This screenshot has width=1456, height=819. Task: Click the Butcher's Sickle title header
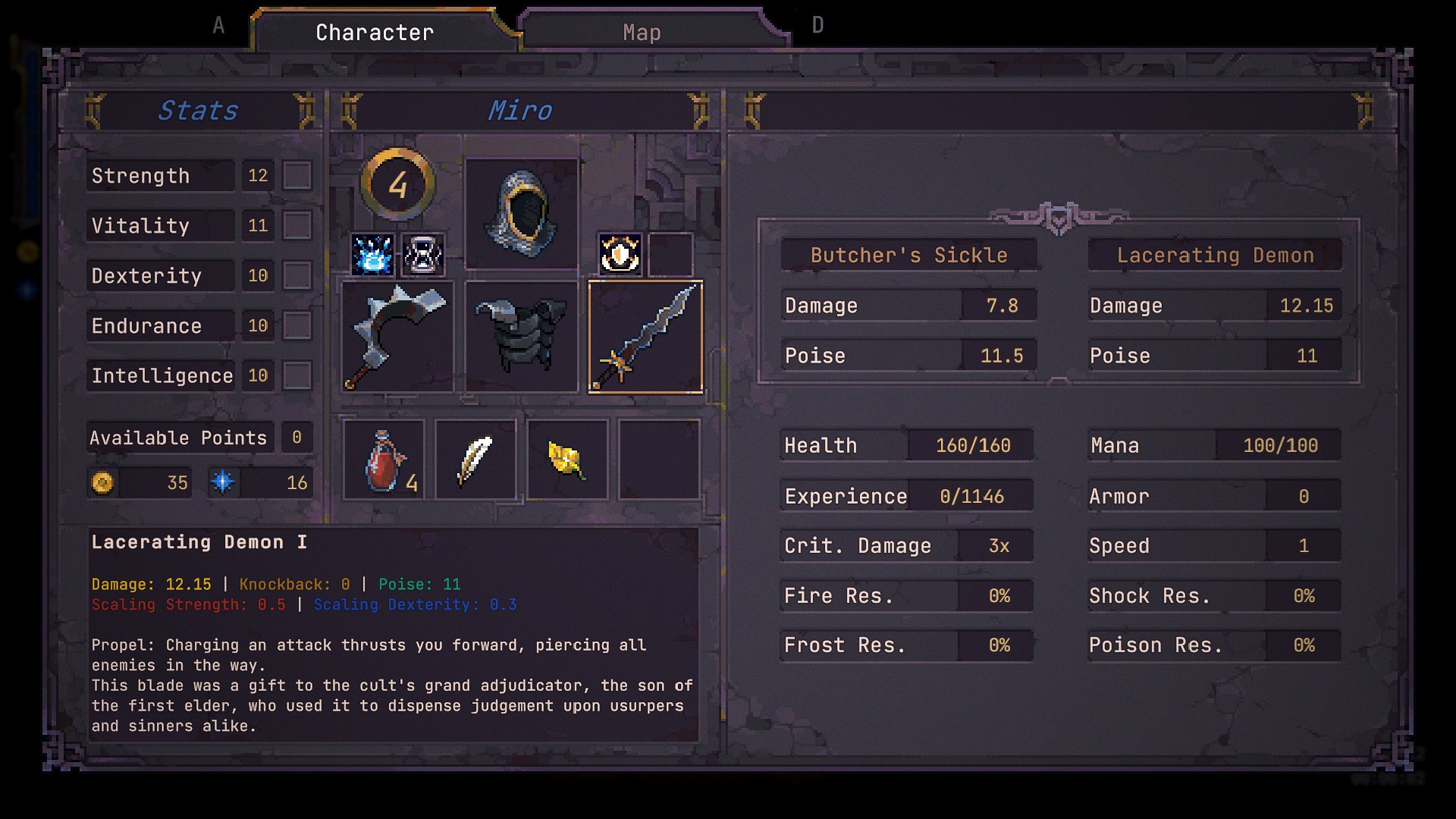pyautogui.click(x=908, y=255)
